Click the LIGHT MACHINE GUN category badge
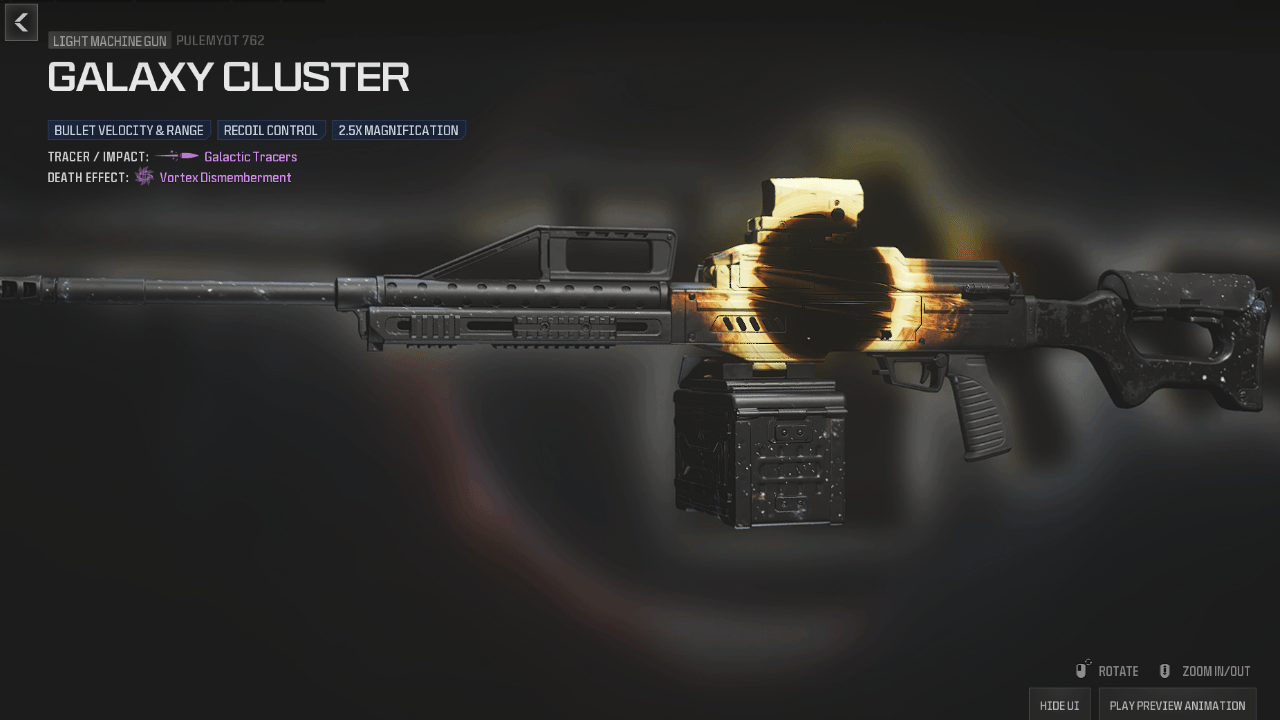The height and width of the screenshot is (720, 1280). [108, 41]
